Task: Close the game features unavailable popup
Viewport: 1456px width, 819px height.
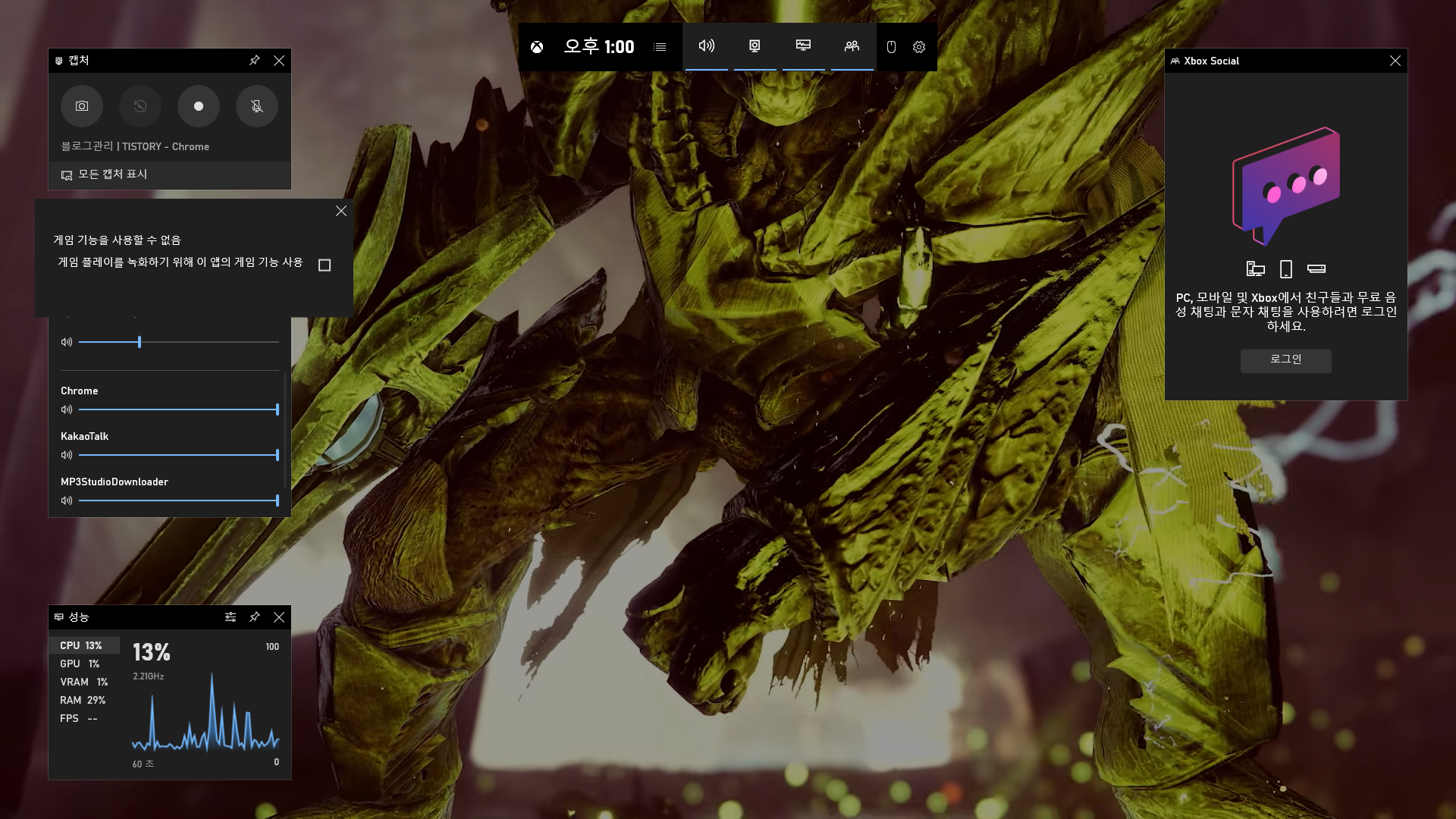Action: (x=341, y=211)
